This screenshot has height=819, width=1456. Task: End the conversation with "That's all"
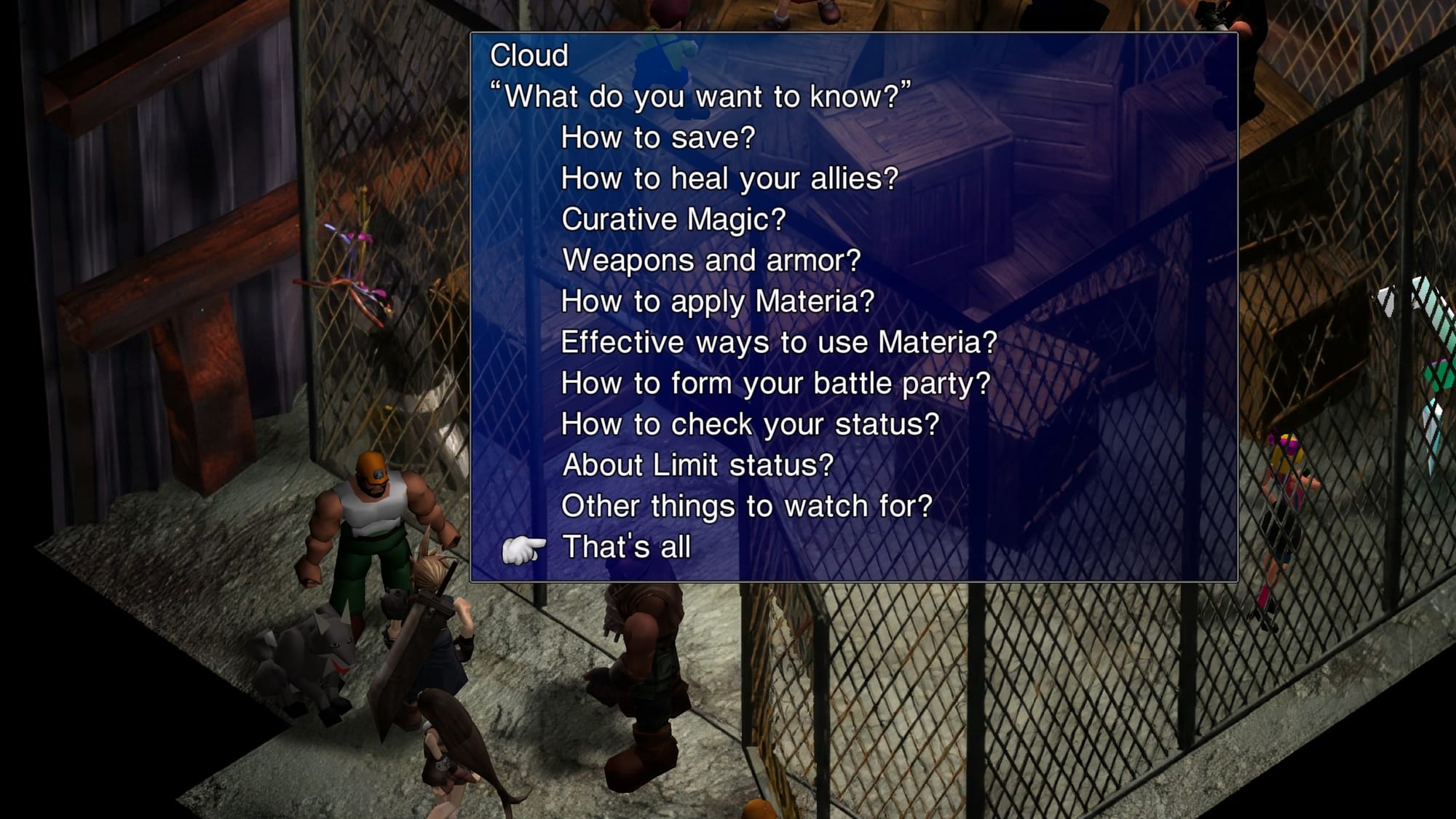pyautogui.click(x=626, y=547)
